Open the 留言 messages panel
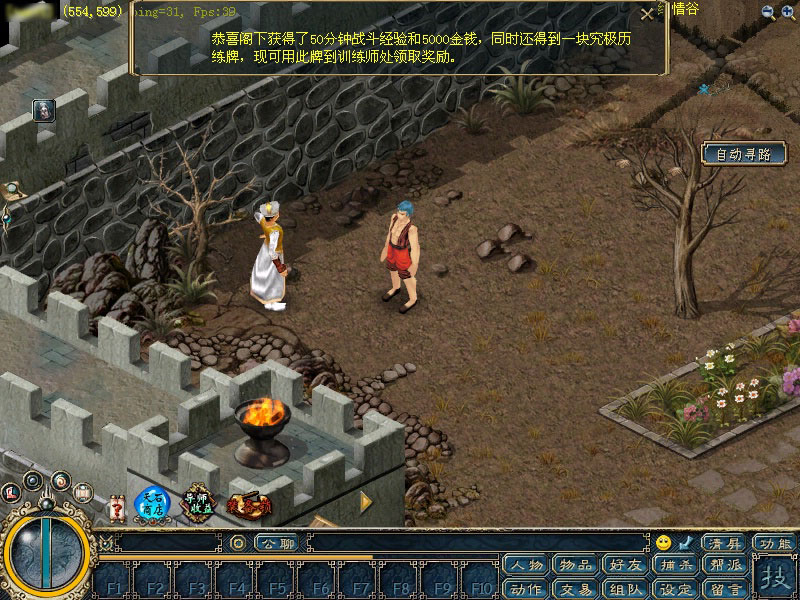Viewport: 800px width, 600px height. (x=723, y=588)
